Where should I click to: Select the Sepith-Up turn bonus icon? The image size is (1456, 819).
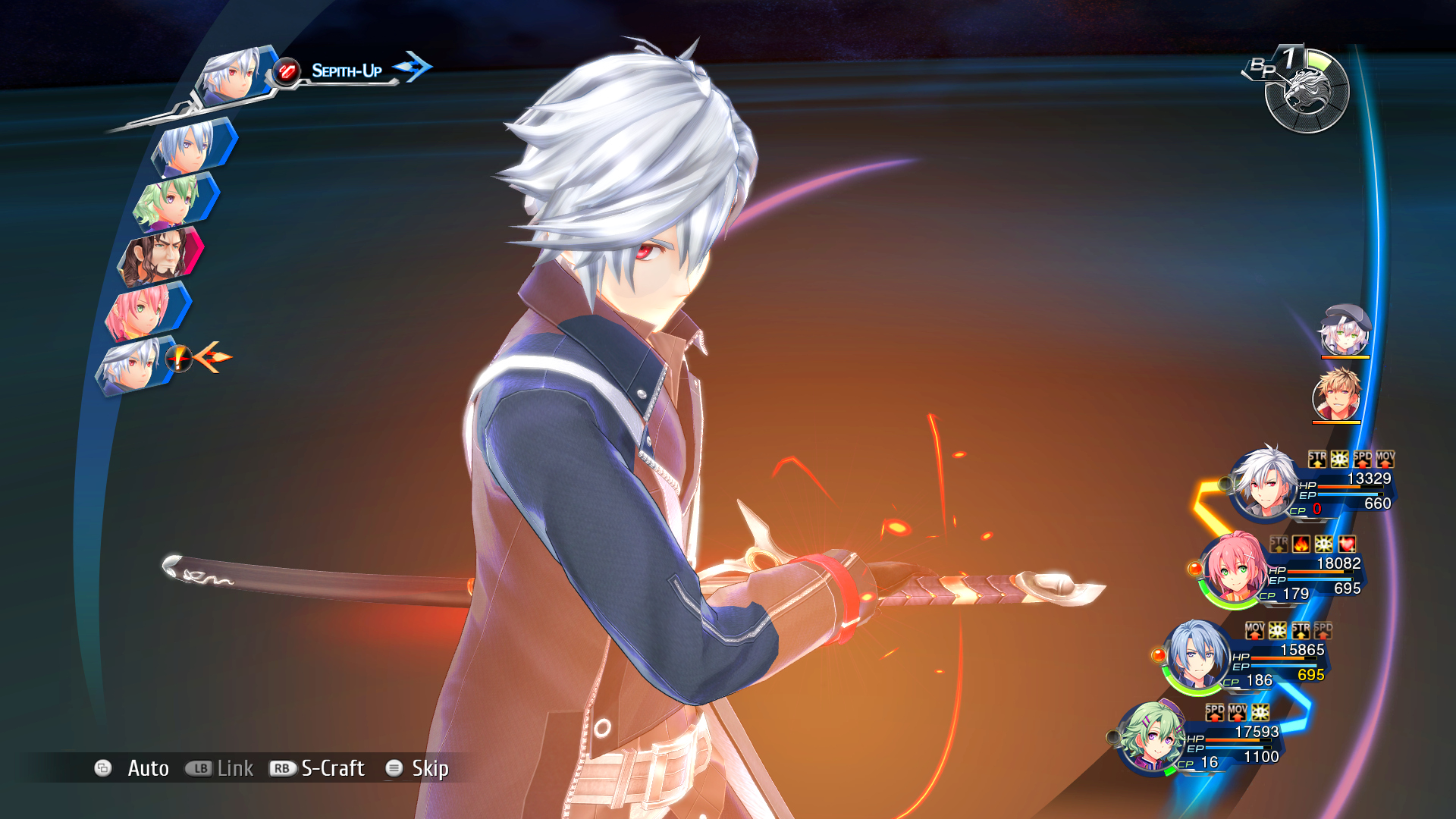[x=286, y=71]
